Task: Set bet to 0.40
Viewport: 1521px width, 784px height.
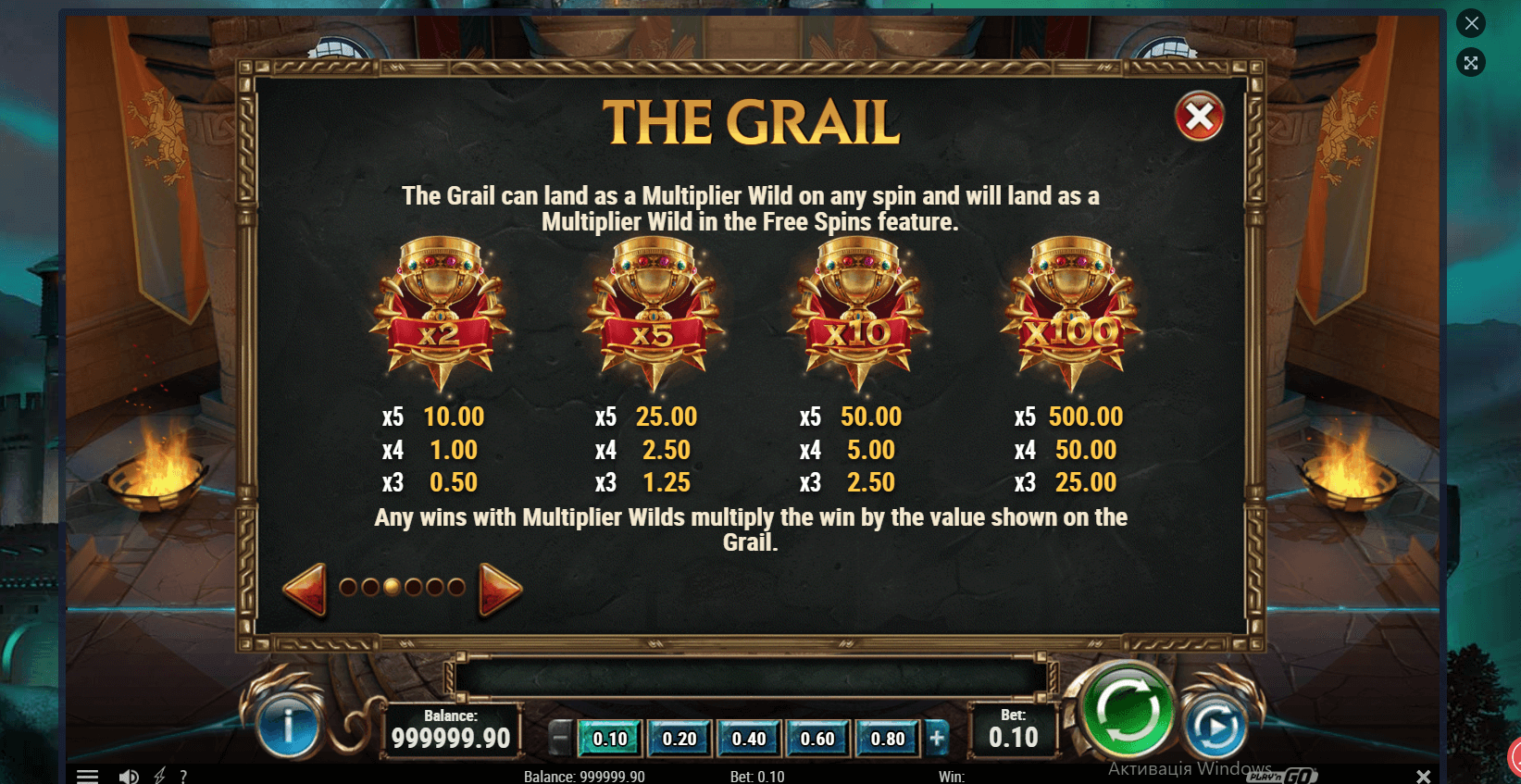Action: click(x=749, y=739)
